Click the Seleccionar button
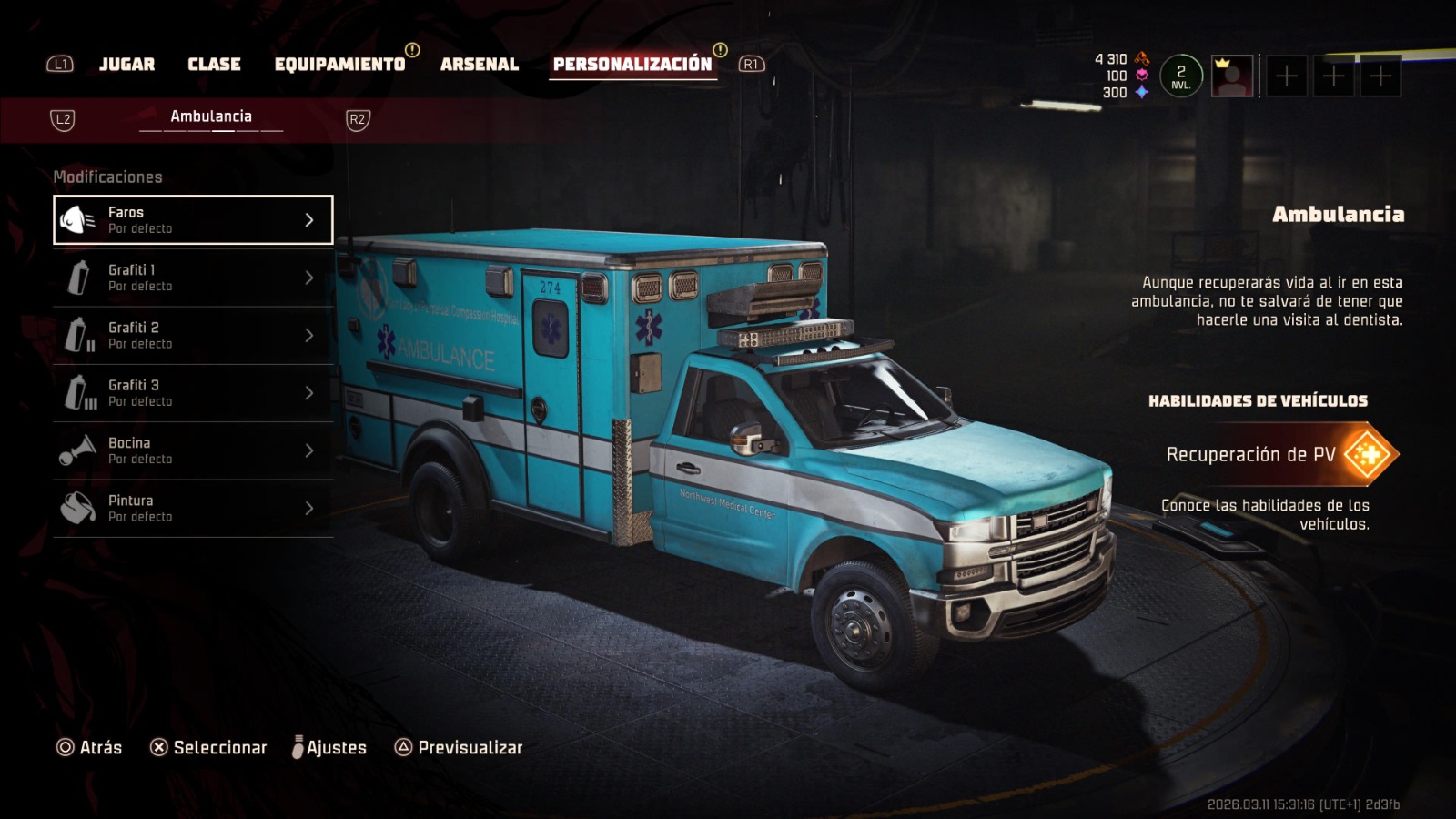 208,747
